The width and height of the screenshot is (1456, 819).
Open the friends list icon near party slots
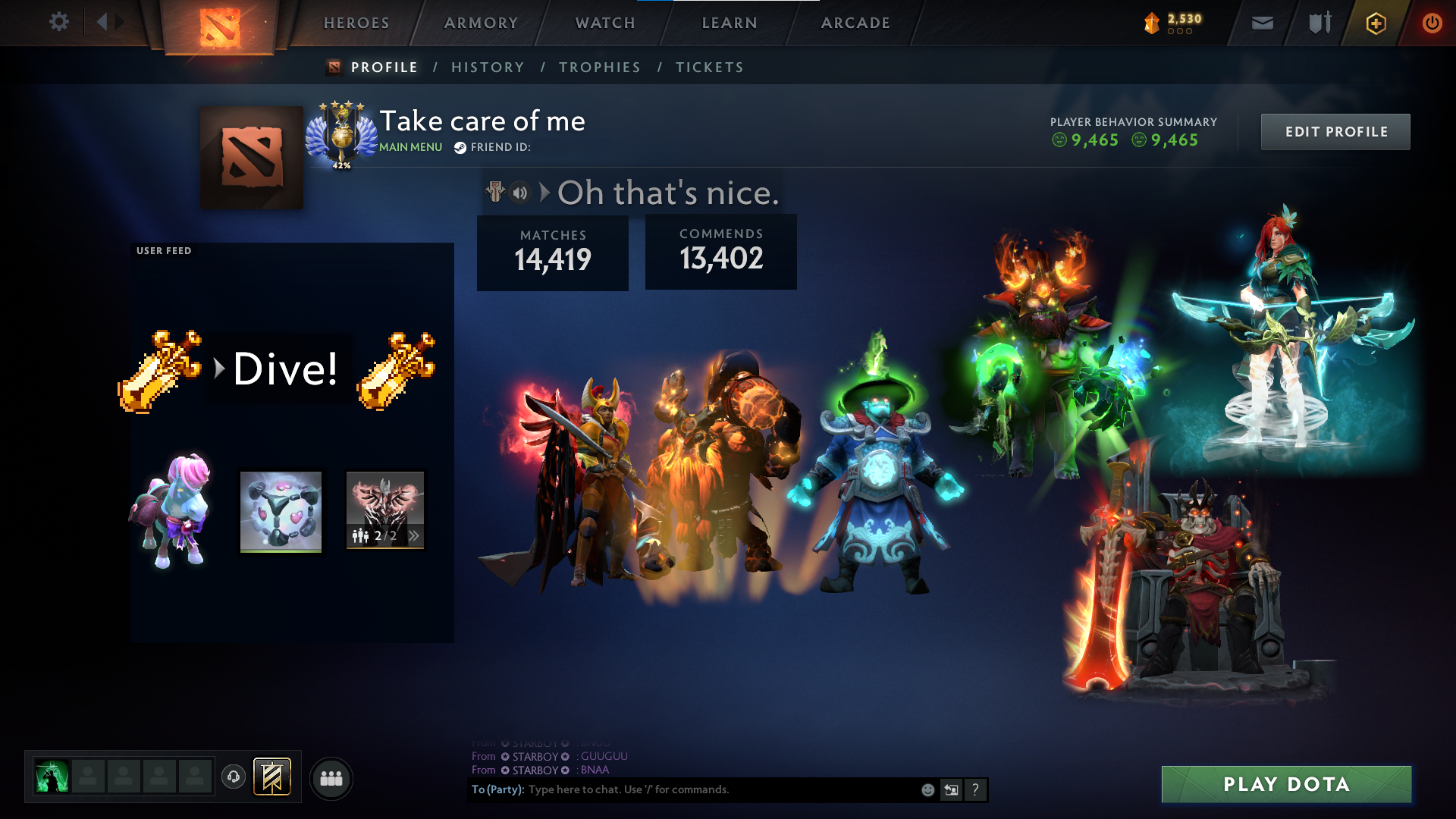[x=330, y=777]
